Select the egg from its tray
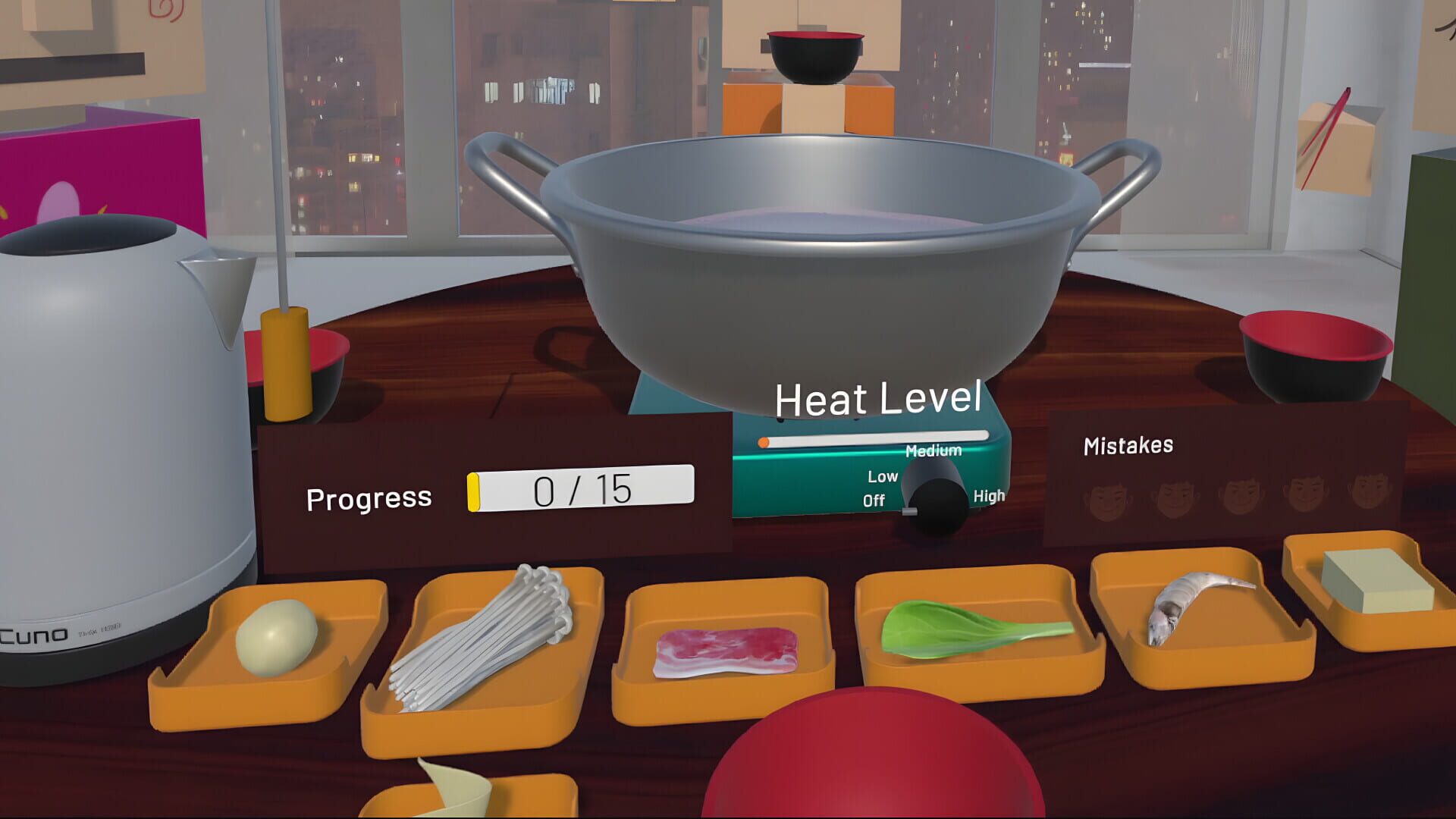The image size is (1456, 819). (x=277, y=637)
